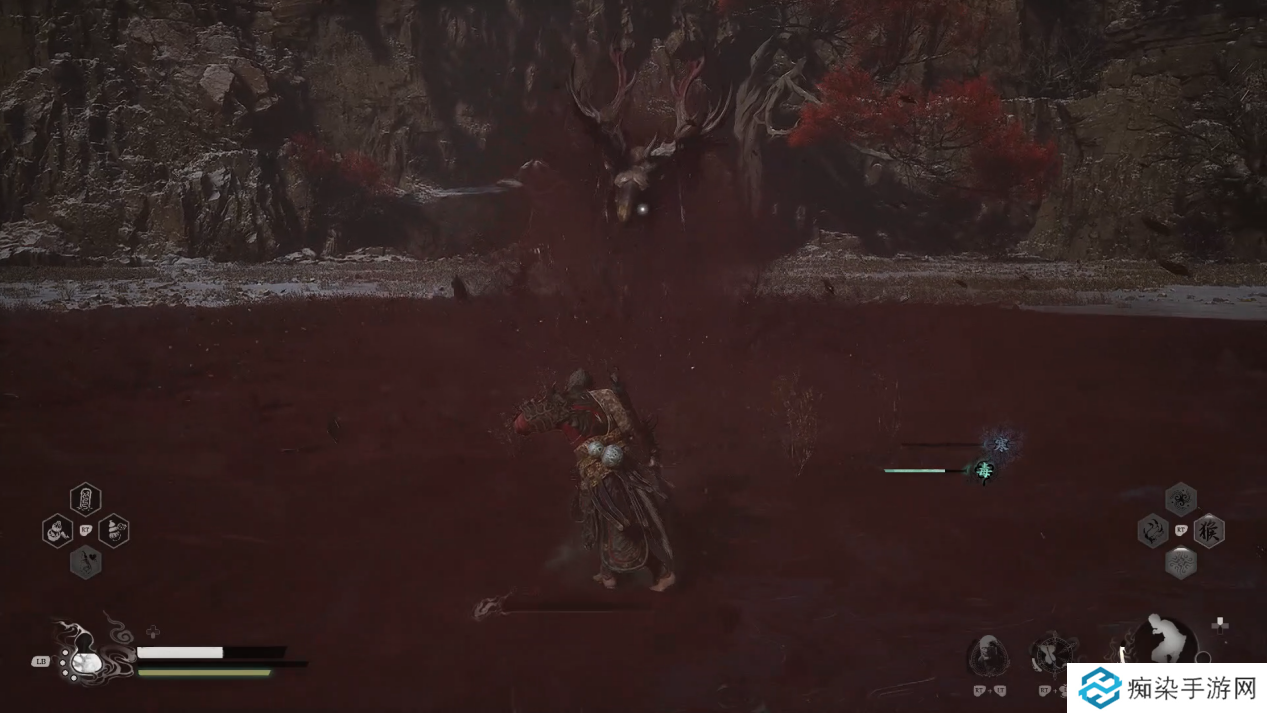
Task: Cast the left cloud-swirl spell
Action: (1153, 530)
